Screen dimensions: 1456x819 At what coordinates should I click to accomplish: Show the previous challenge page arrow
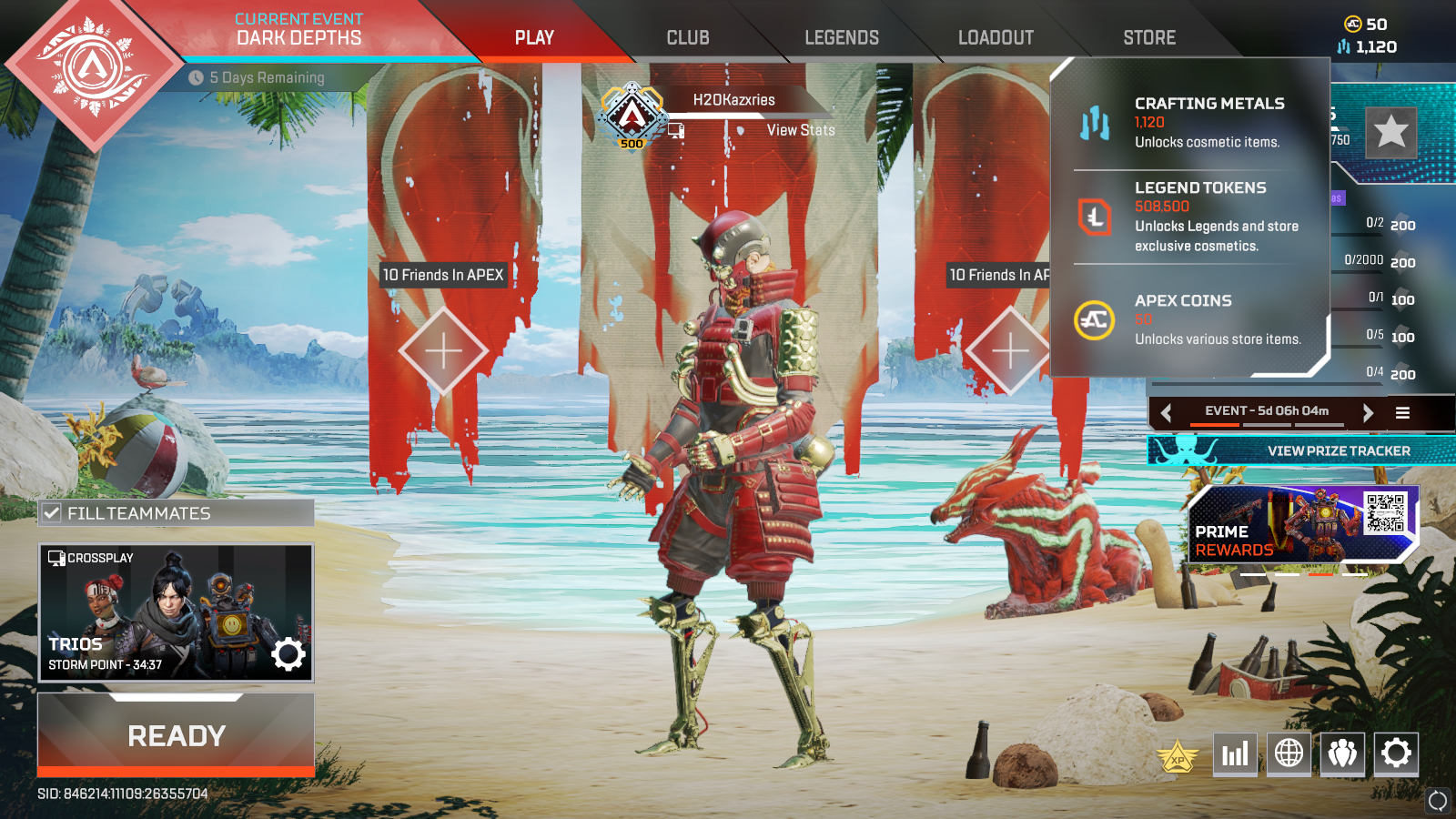click(x=1167, y=412)
